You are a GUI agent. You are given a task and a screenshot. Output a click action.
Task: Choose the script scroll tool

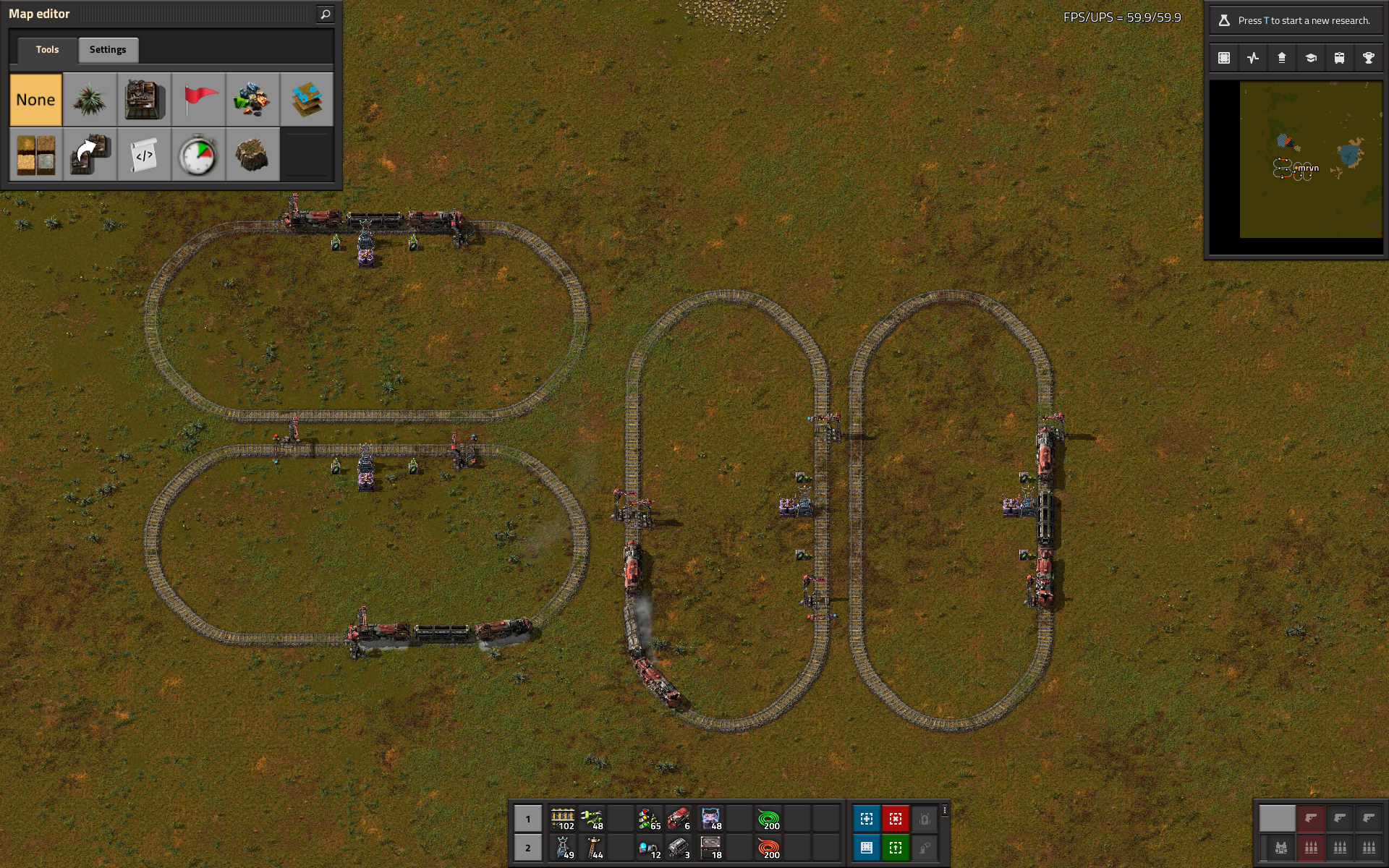click(x=144, y=154)
